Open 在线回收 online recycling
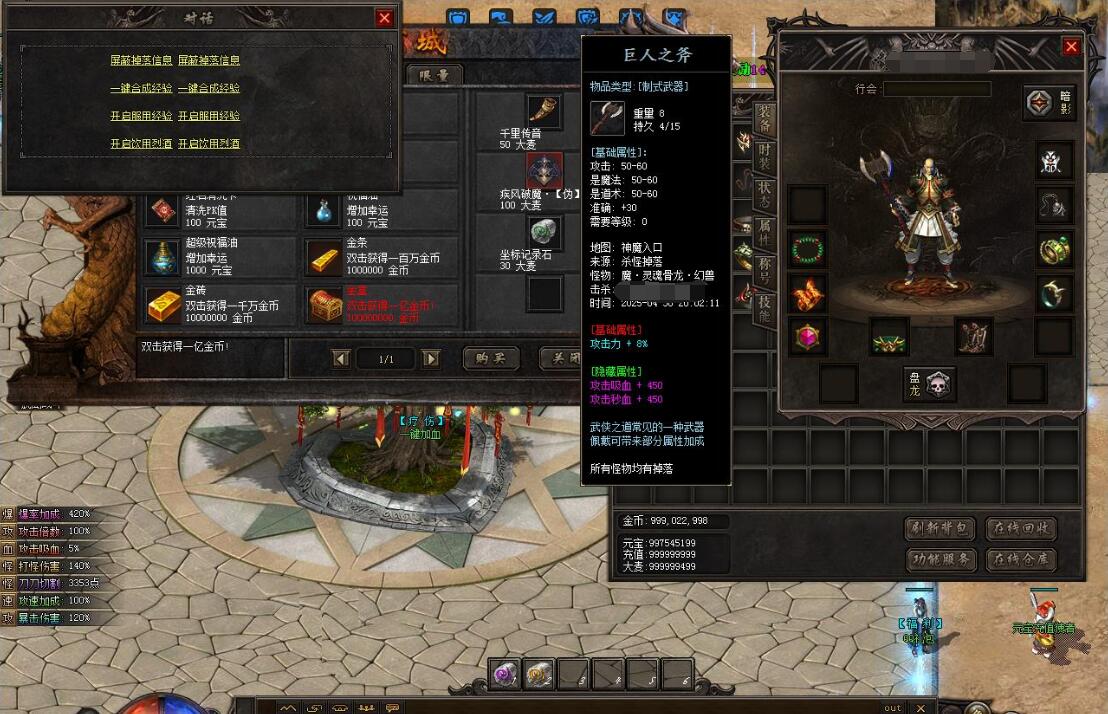This screenshot has width=1108, height=714. click(x=1021, y=528)
